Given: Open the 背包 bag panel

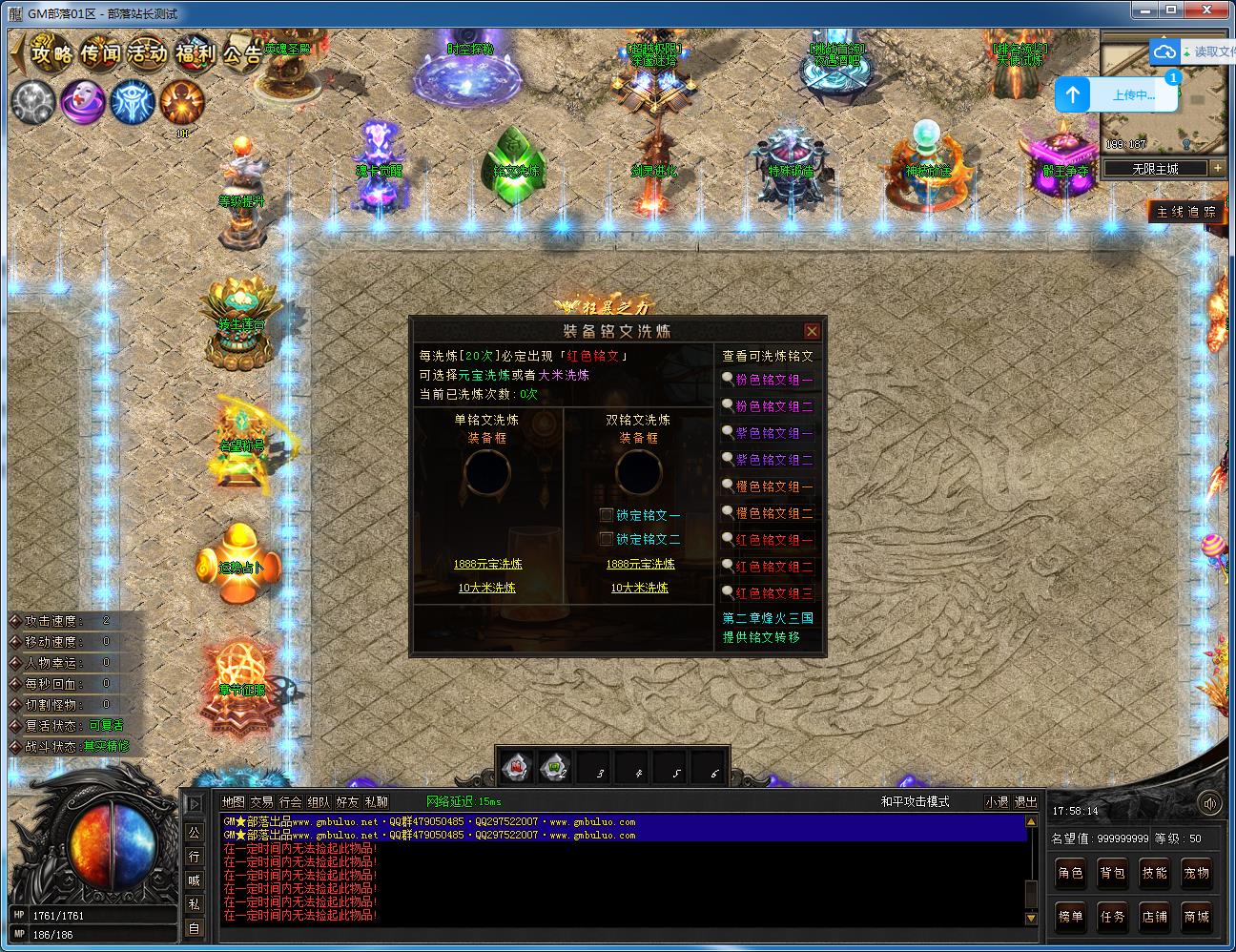Looking at the screenshot, I should coord(1113,873).
